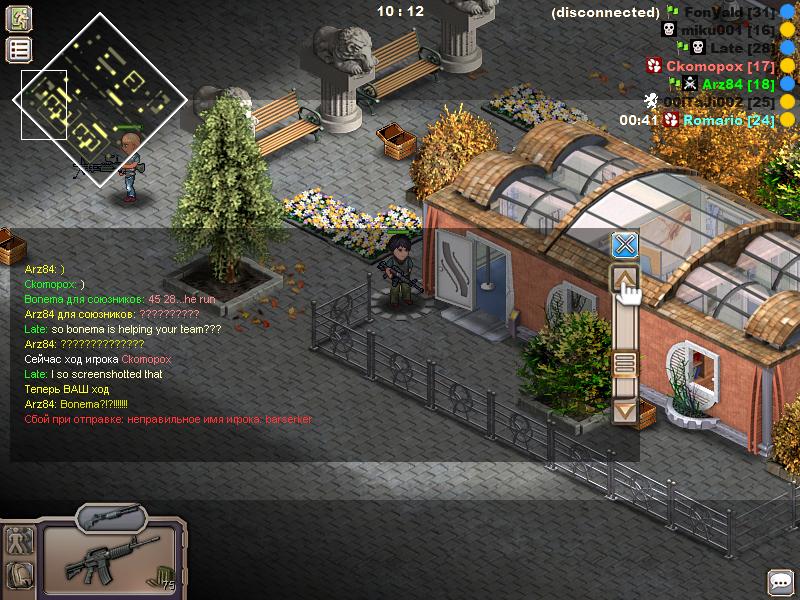Open the list menu button
Image resolution: width=800 pixels, height=600 pixels.
[19, 50]
